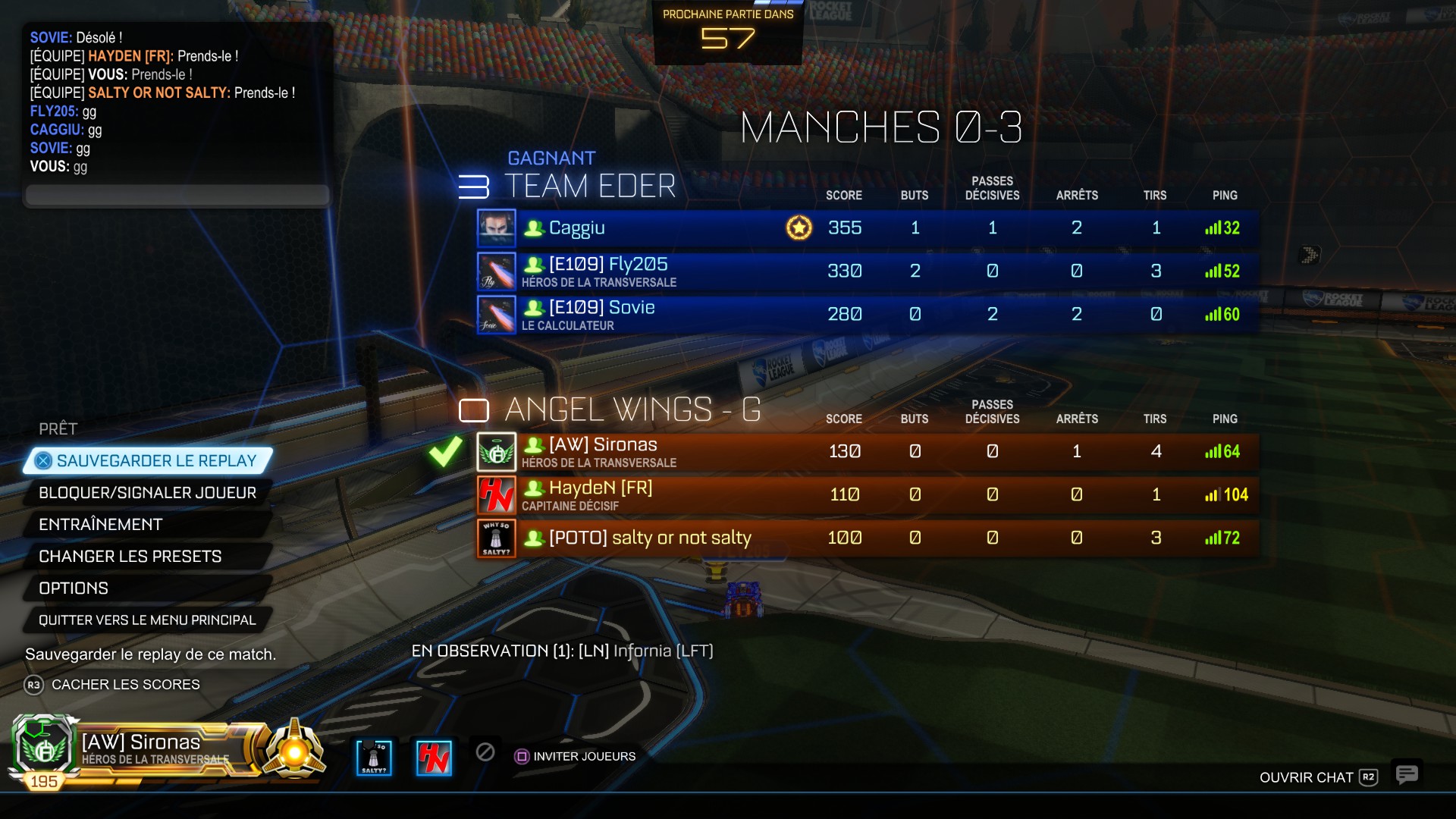Select Quitter vers le Menu Principal
The width and height of the screenshot is (1456, 819).
[x=147, y=620]
